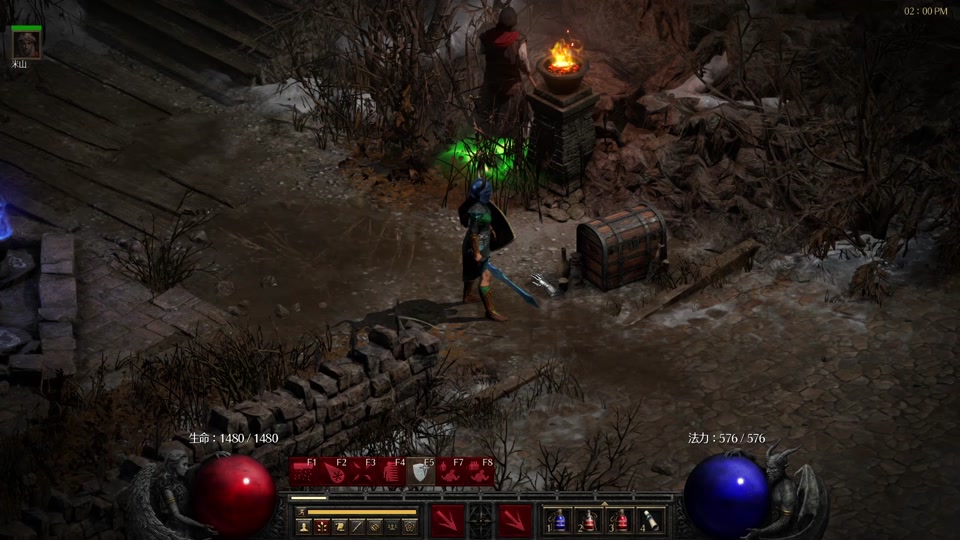Image resolution: width=960 pixels, height=540 pixels.
Task: Select the shield skill labeled F5
Action: pyautogui.click(x=421, y=471)
